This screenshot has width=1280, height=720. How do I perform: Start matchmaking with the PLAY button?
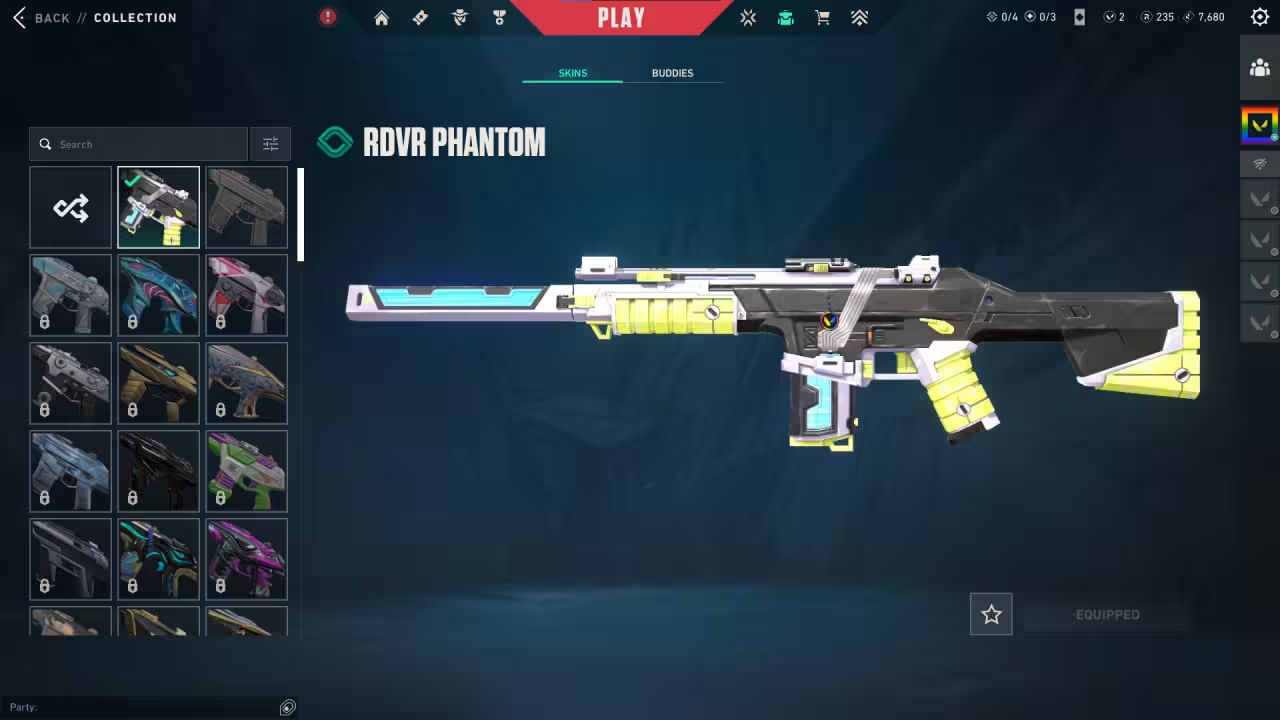(x=621, y=17)
